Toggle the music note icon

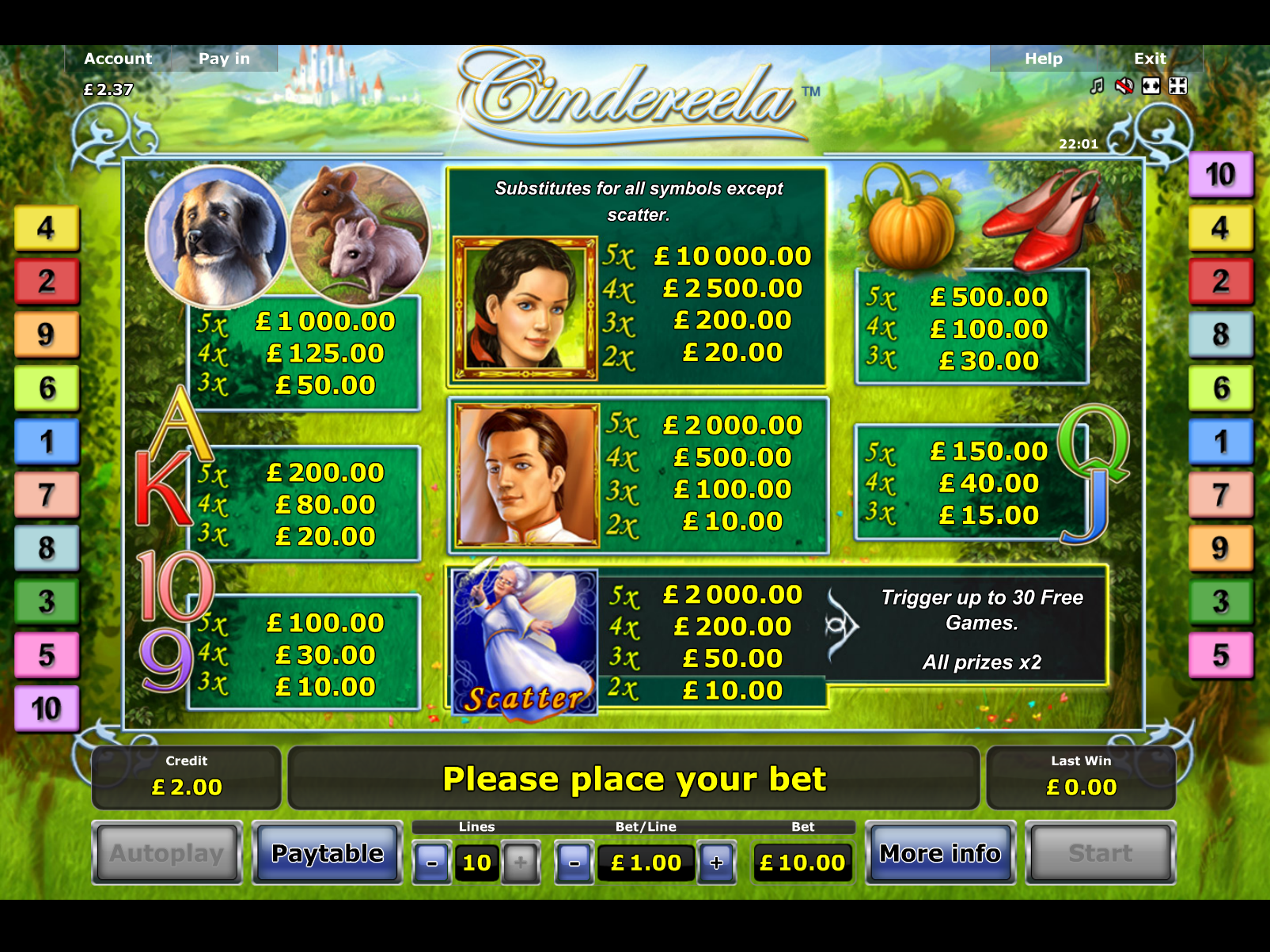[x=1097, y=86]
